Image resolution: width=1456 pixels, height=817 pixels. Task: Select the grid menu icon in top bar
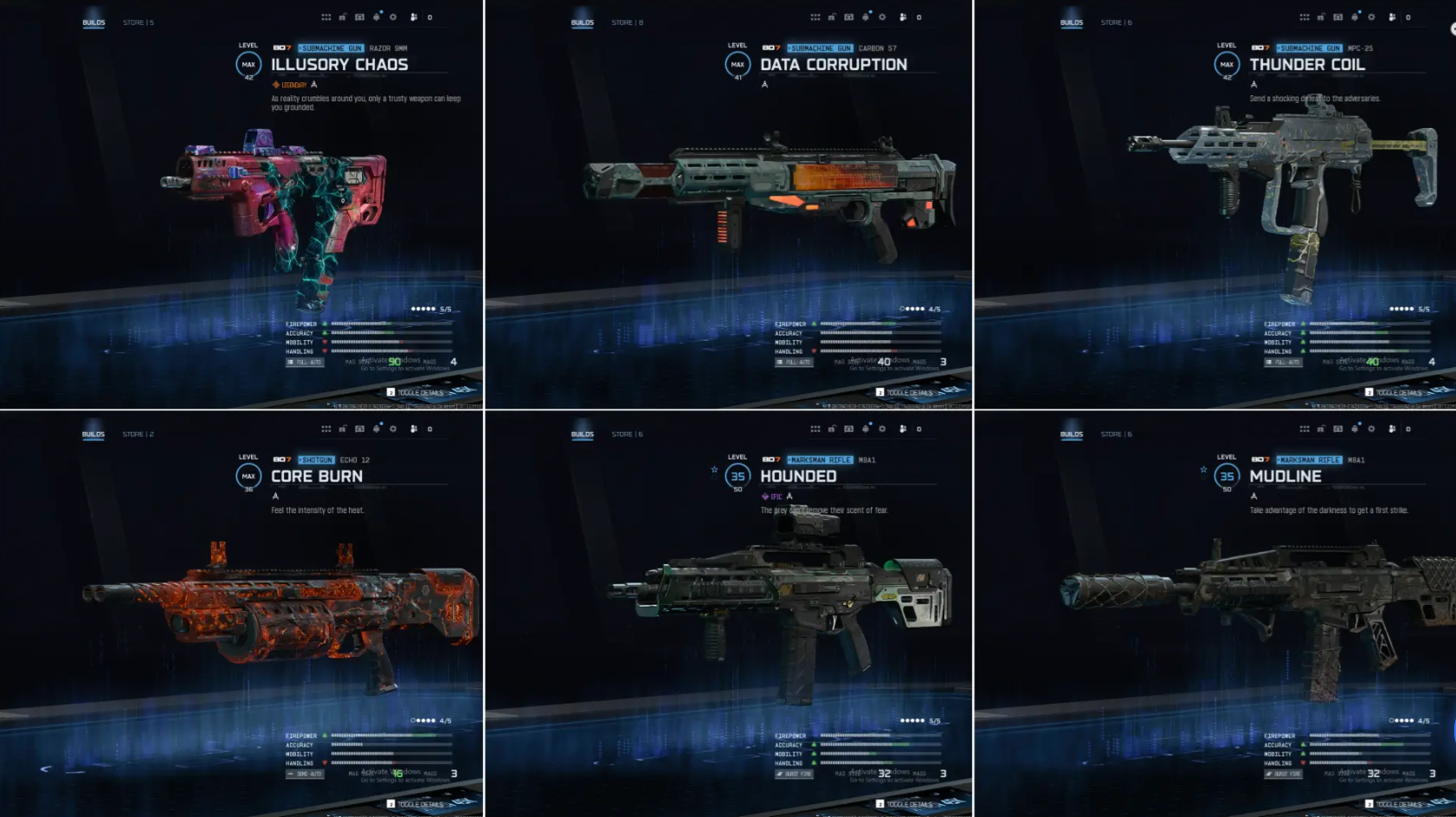pyautogui.click(x=326, y=16)
